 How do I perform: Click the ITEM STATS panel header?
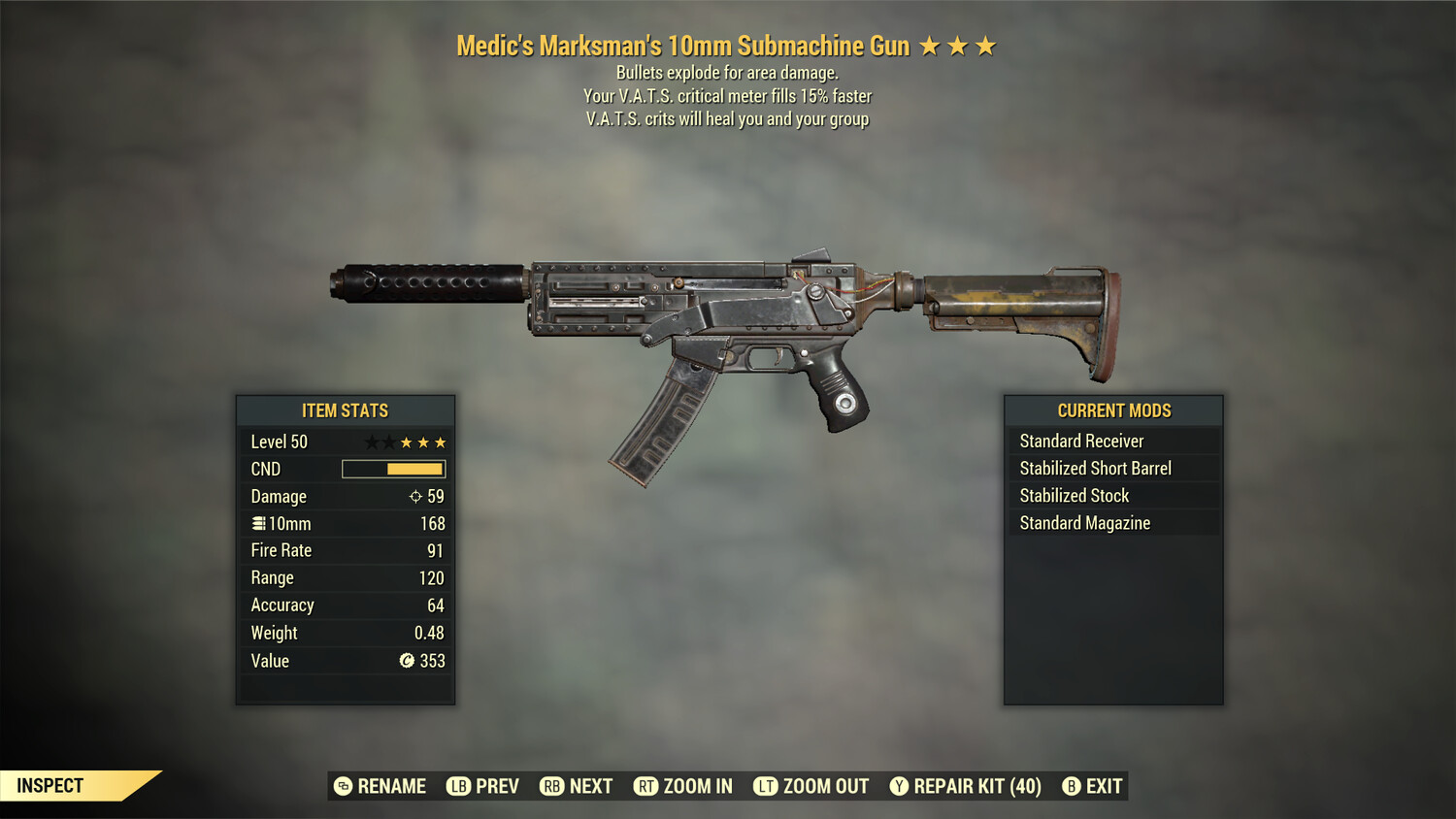(345, 410)
